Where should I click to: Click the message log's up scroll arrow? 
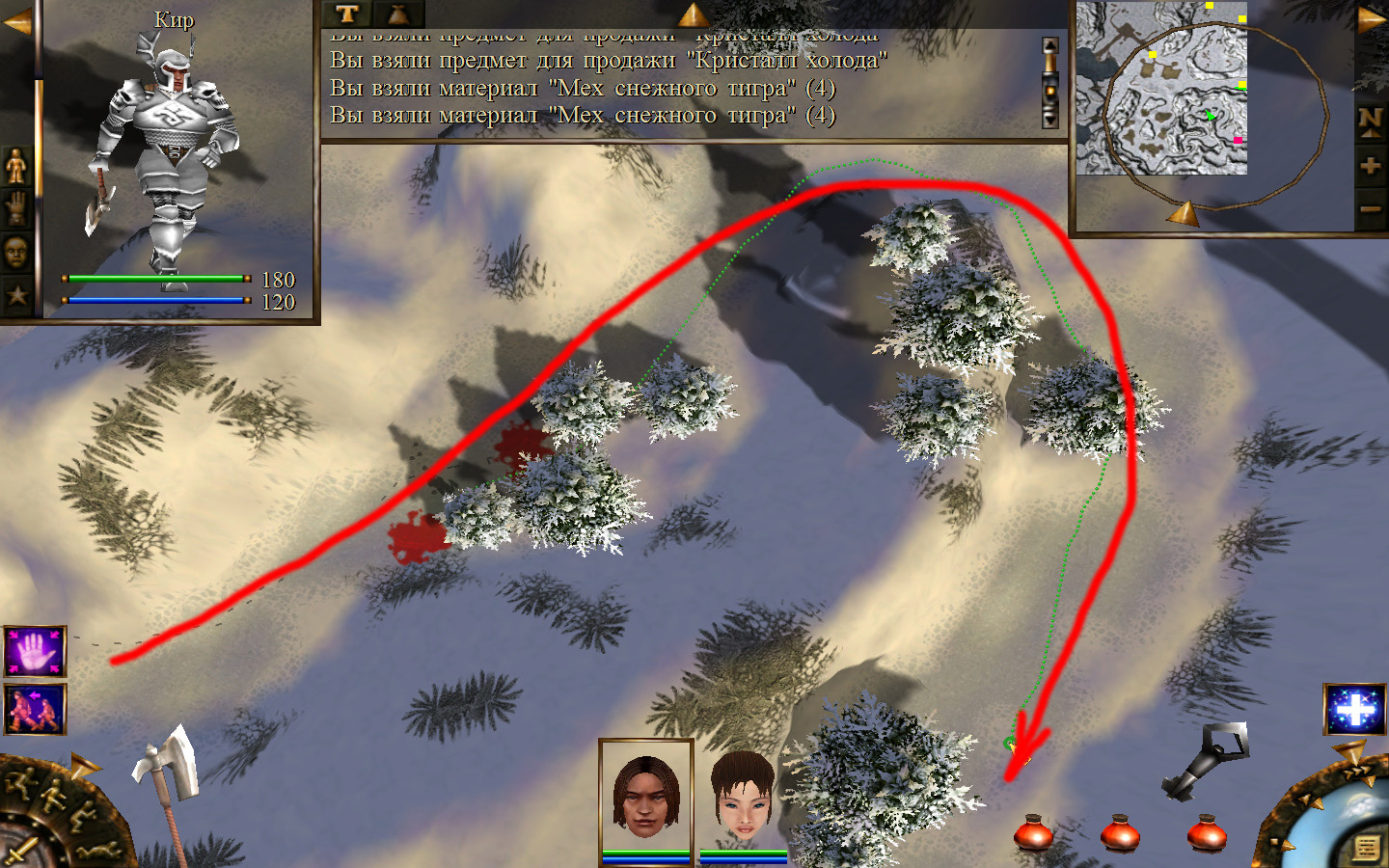point(1050,47)
